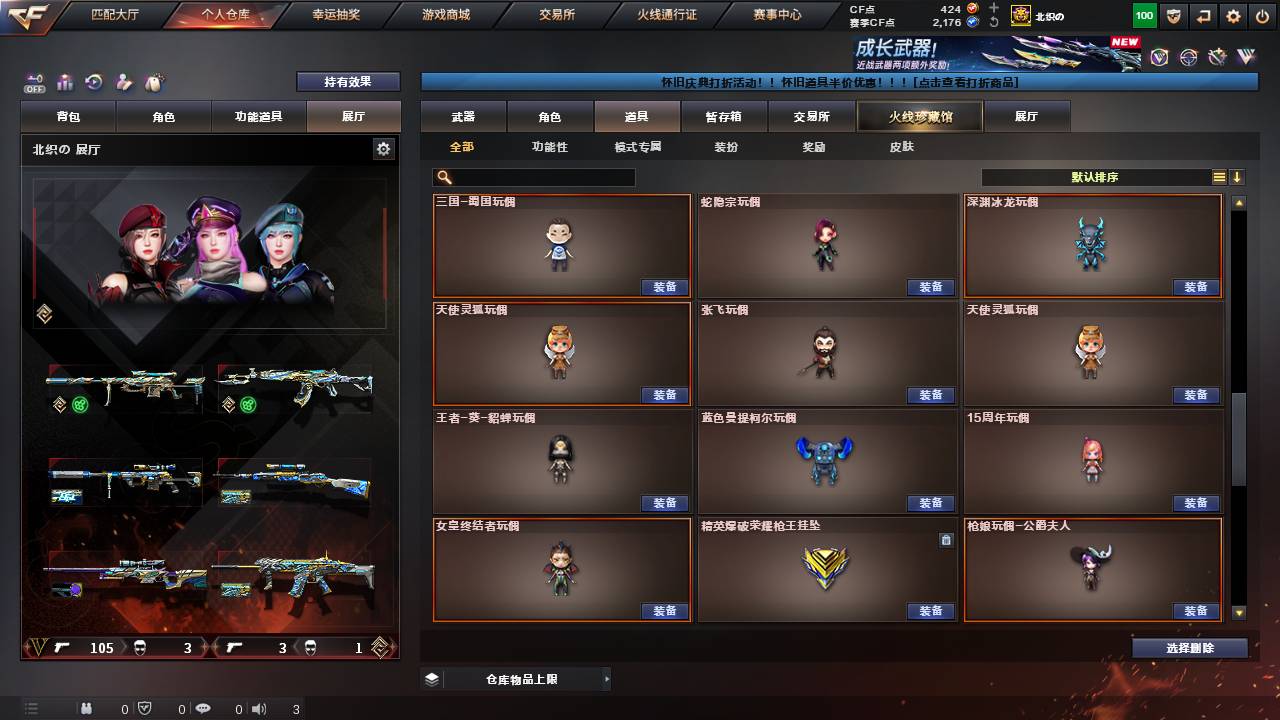Click the badge/shield icon next to the HP counter

[1172, 15]
